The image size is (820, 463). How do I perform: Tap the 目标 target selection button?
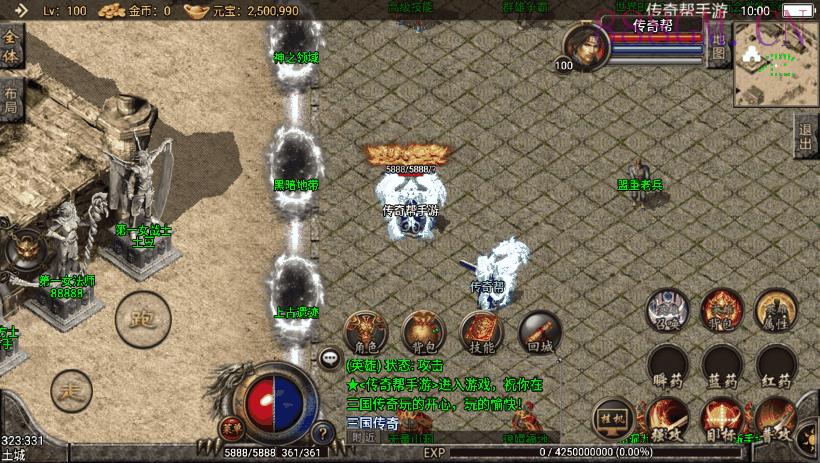(x=721, y=419)
